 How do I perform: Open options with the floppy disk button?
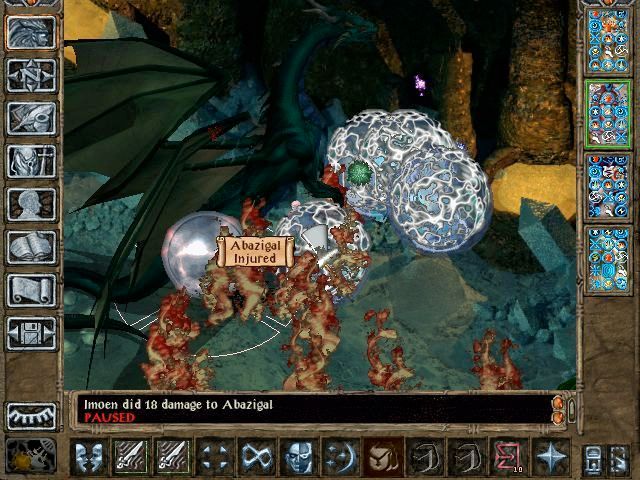click(x=32, y=333)
